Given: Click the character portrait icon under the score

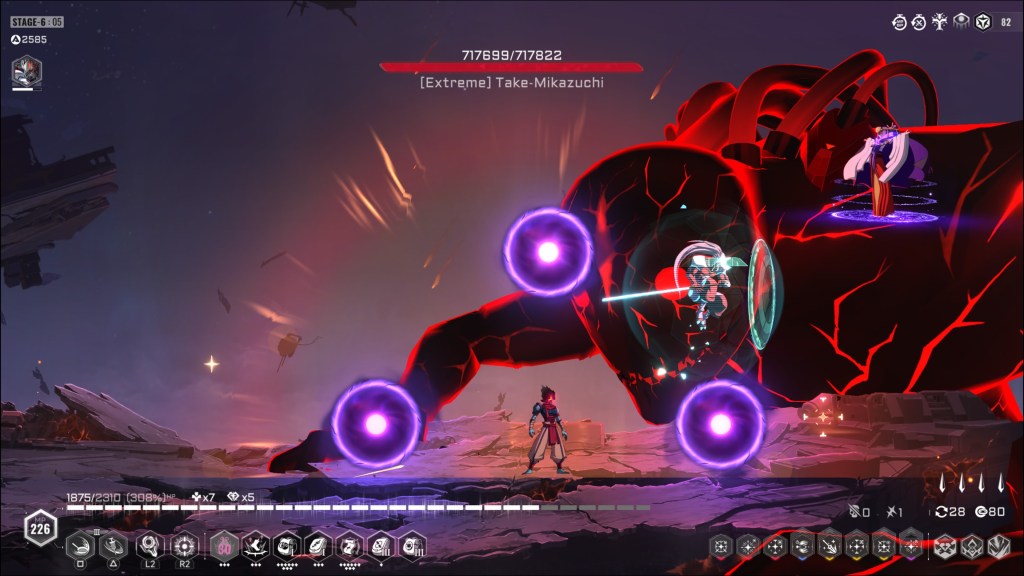Looking at the screenshot, I should click(x=26, y=71).
